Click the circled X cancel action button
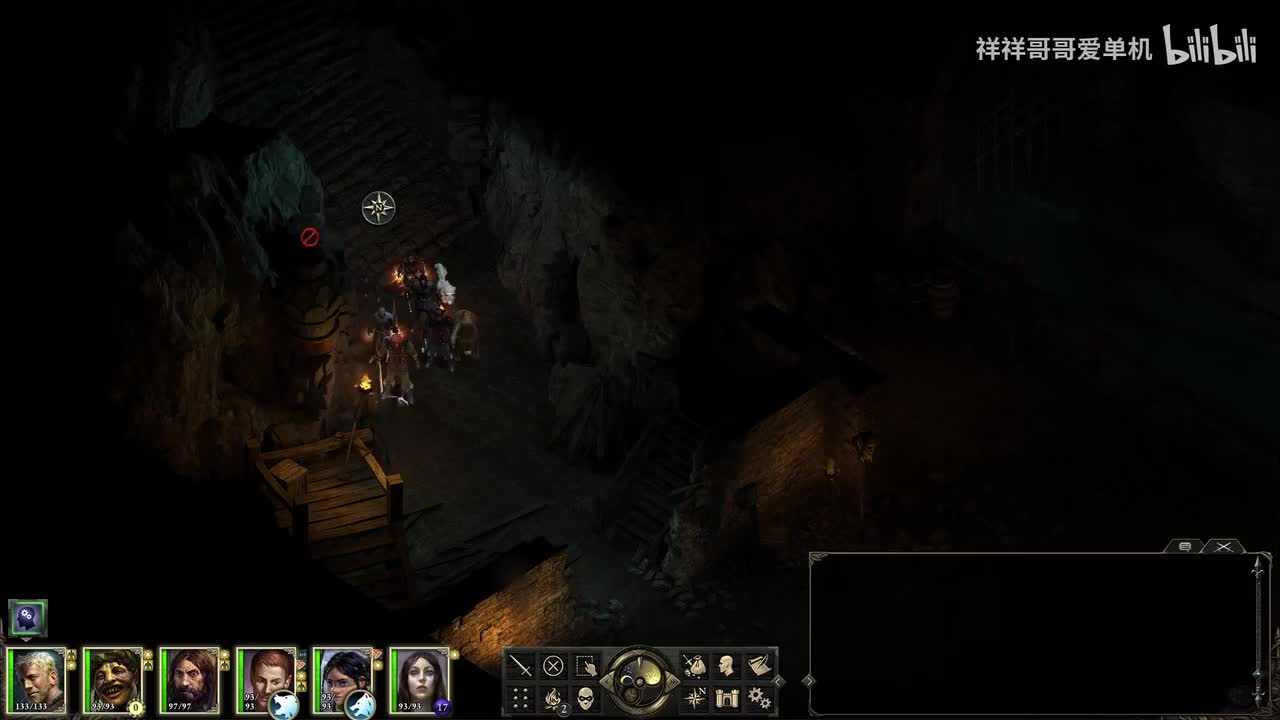Screen dimensions: 1280x720 pos(553,666)
